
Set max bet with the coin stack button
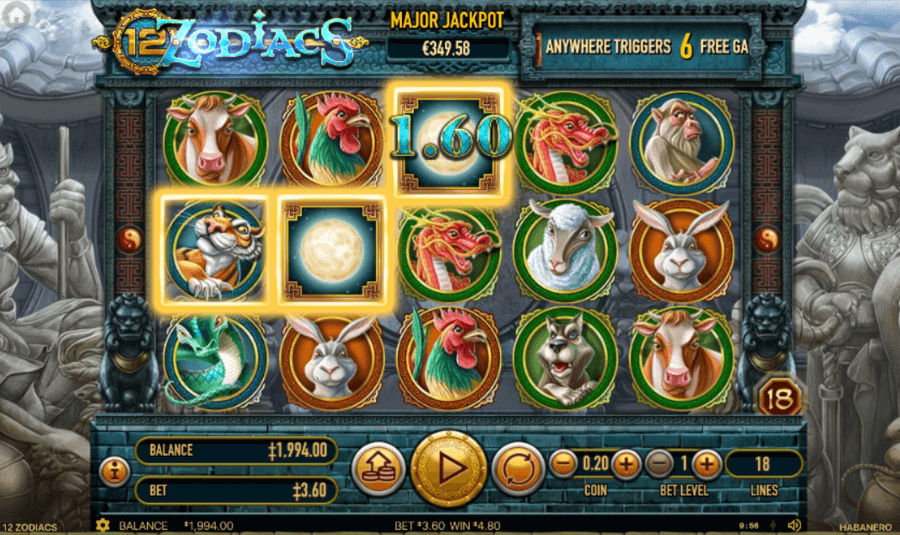point(378,468)
